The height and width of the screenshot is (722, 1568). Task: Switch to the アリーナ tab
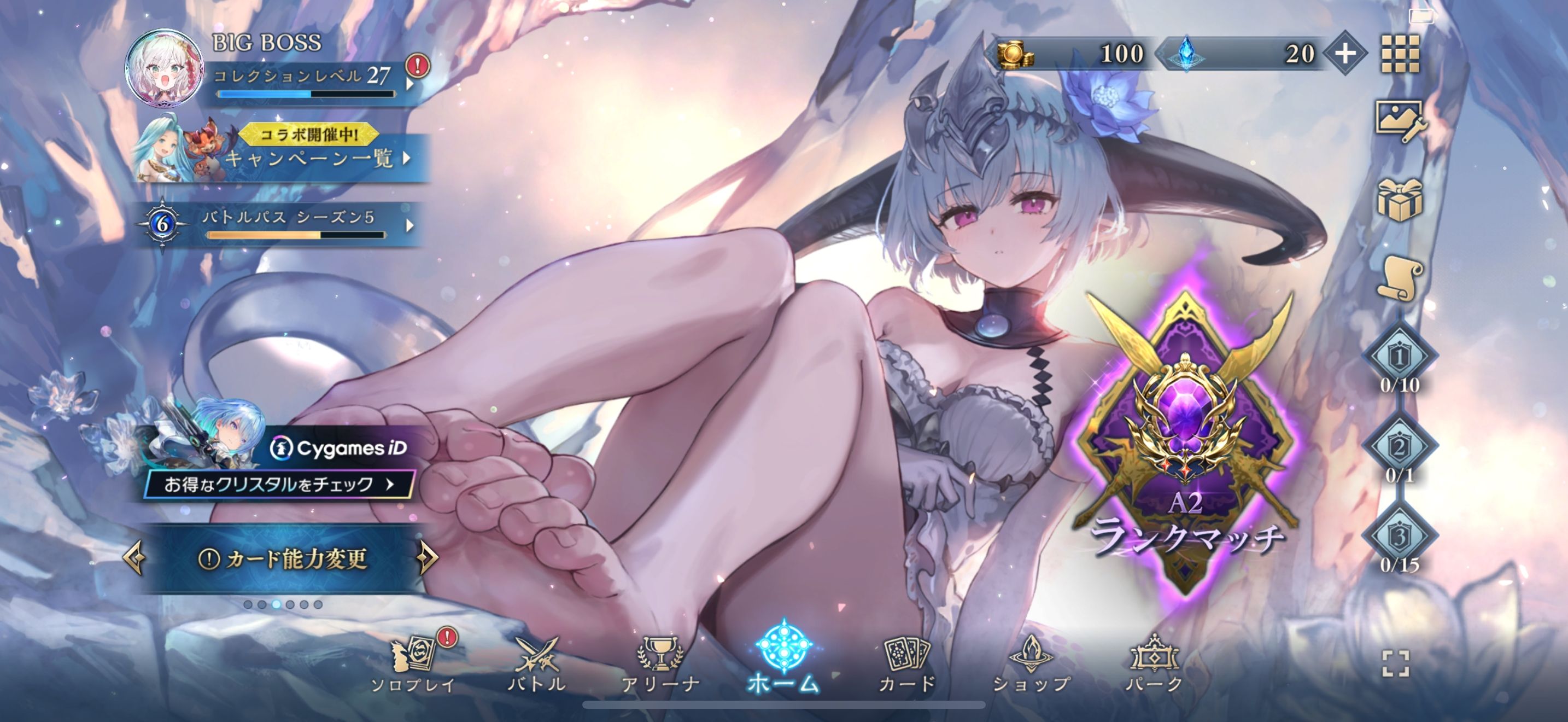click(x=660, y=663)
